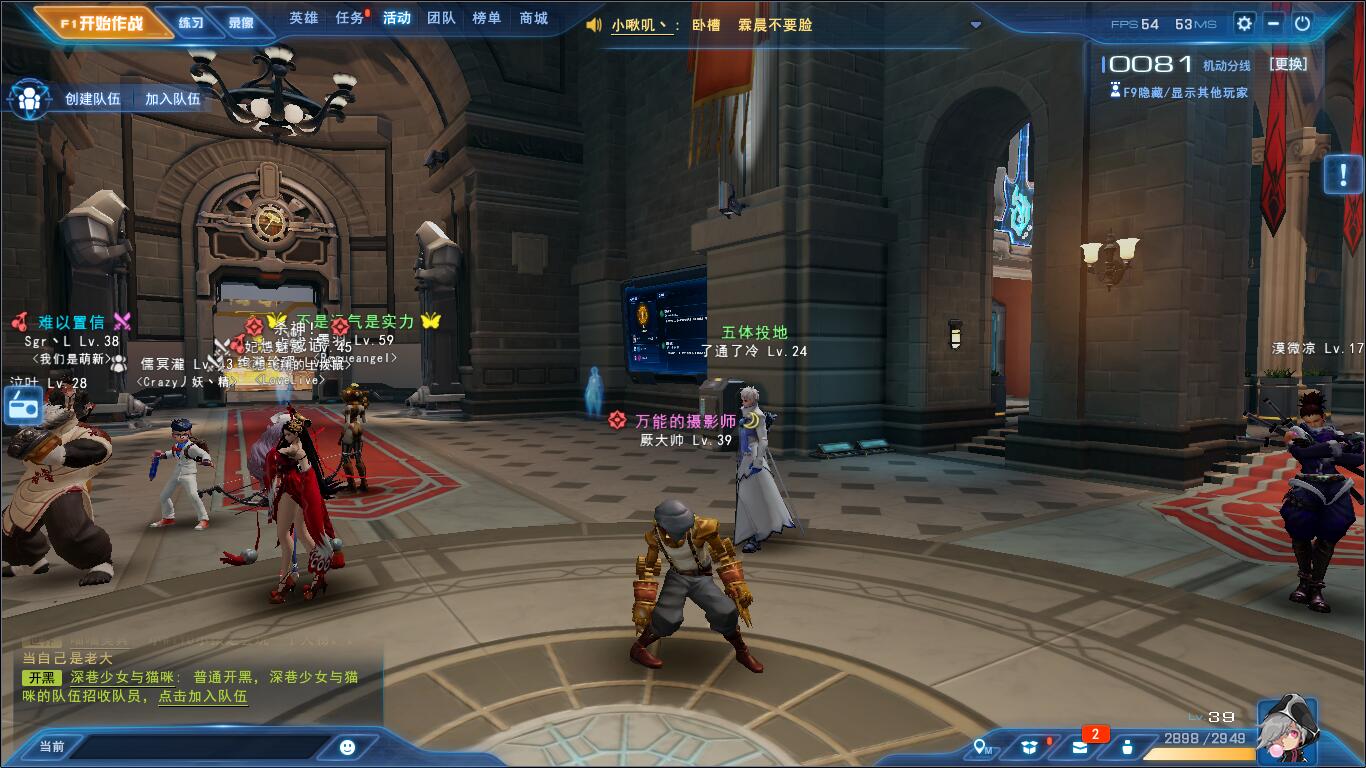Open the 商城 shop menu
This screenshot has width=1366, height=768.
click(x=534, y=18)
